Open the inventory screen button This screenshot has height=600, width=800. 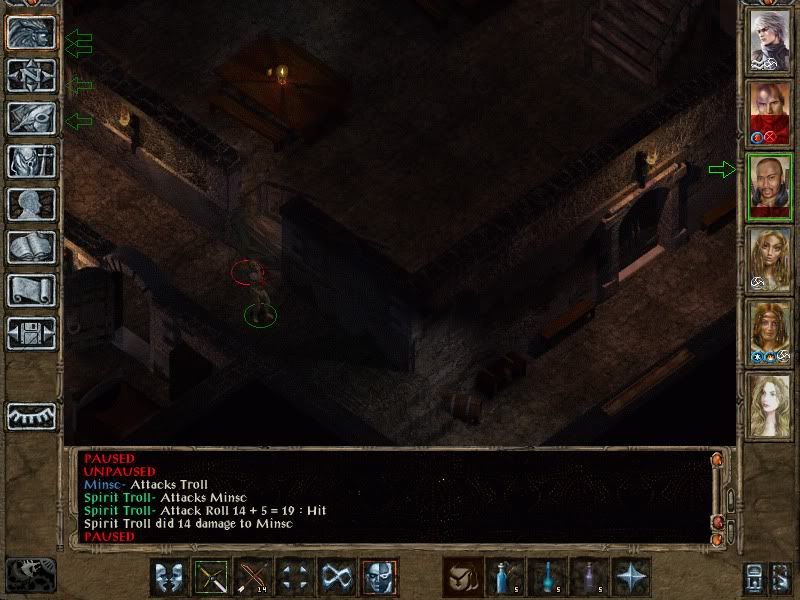pos(30,162)
